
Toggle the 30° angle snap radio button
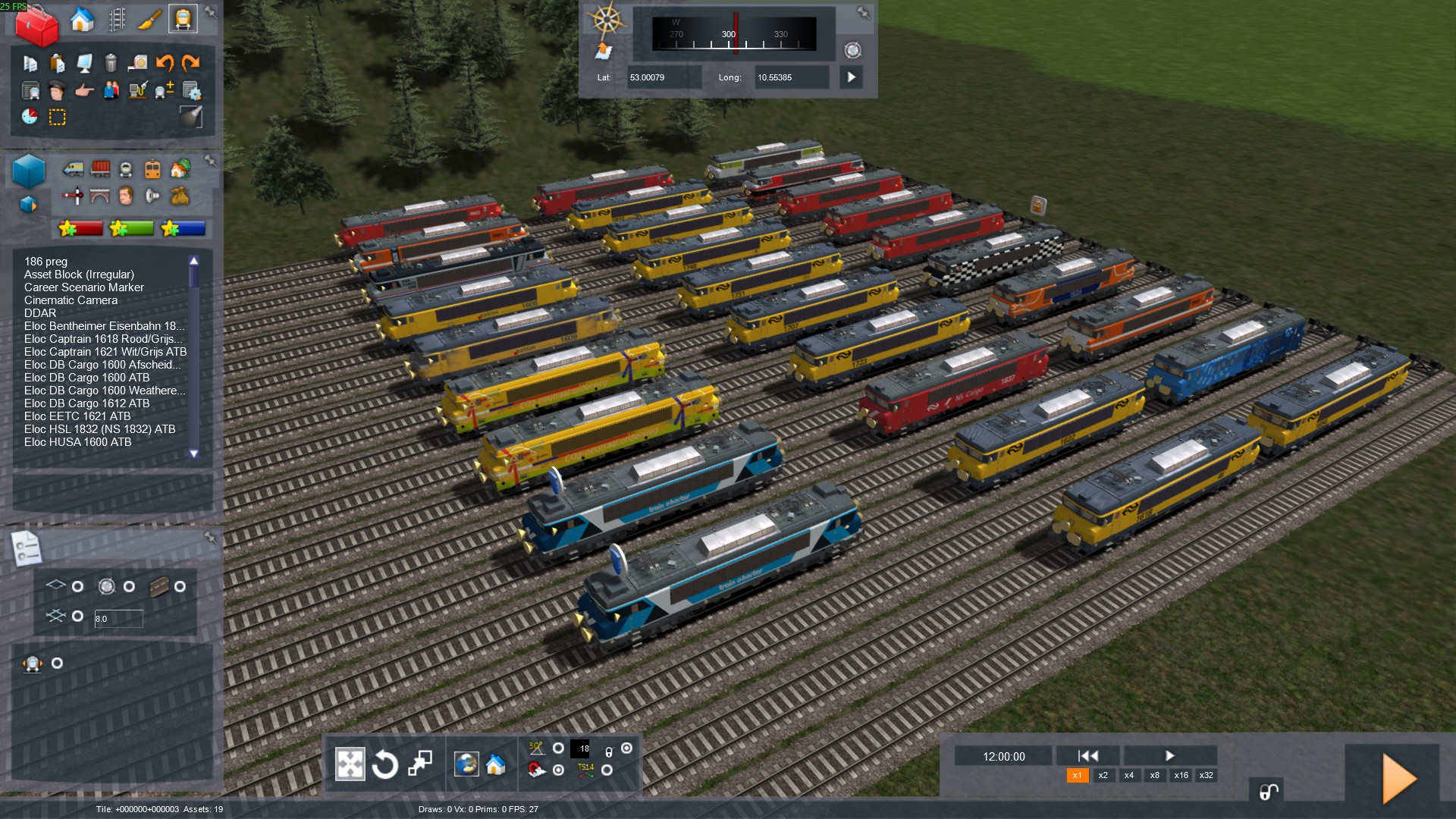coord(558,748)
